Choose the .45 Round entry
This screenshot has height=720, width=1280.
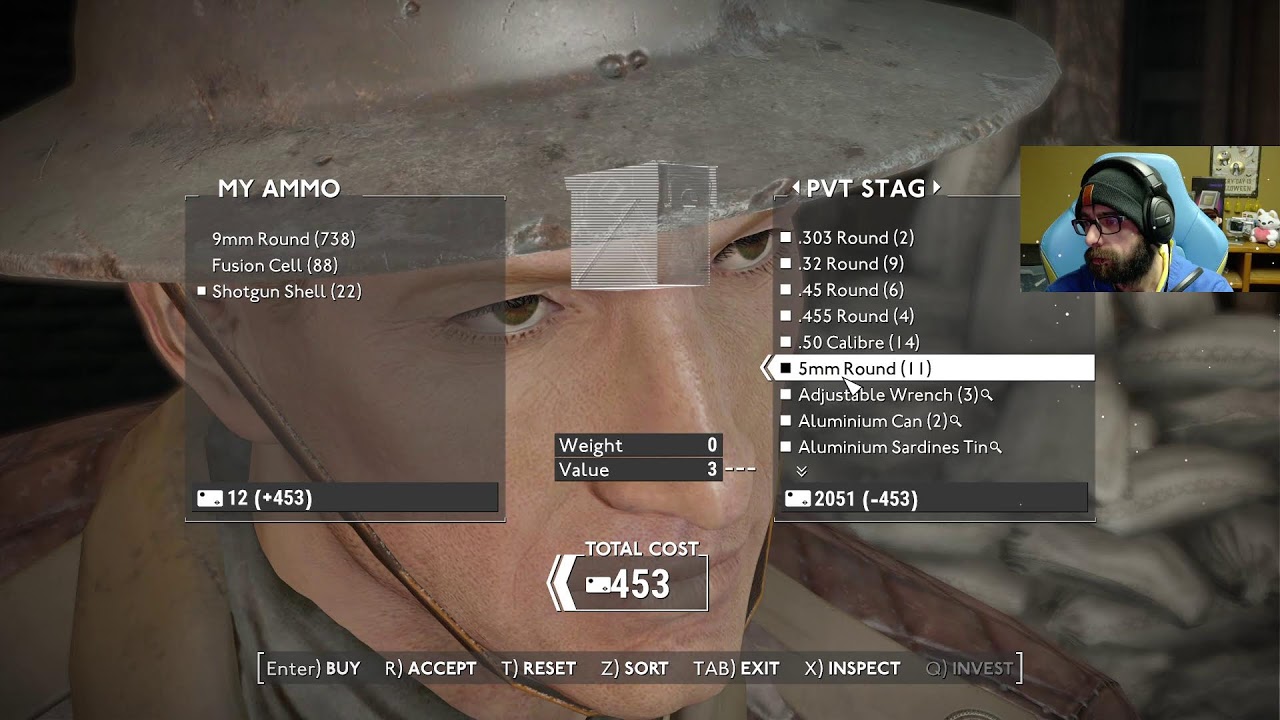click(x=850, y=290)
